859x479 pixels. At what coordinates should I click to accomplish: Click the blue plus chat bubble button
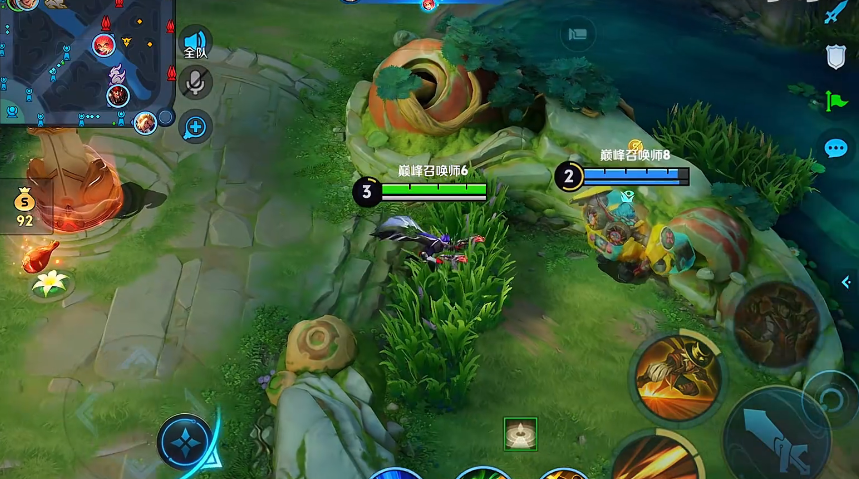click(195, 126)
